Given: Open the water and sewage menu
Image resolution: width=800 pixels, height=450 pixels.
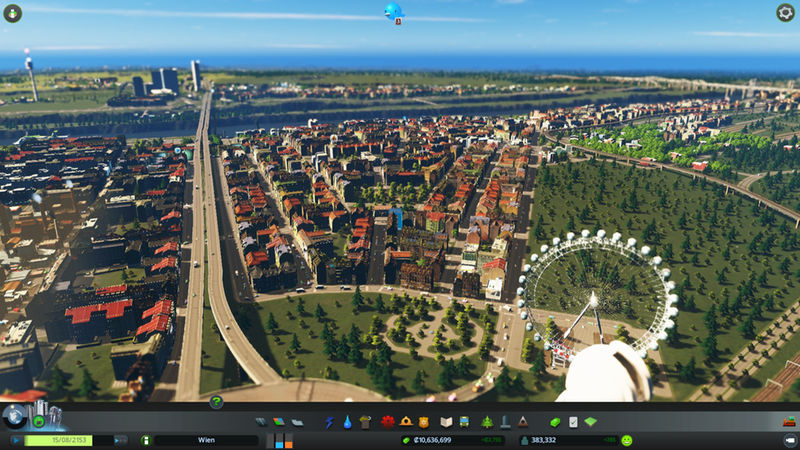Looking at the screenshot, I should pyautogui.click(x=346, y=422).
